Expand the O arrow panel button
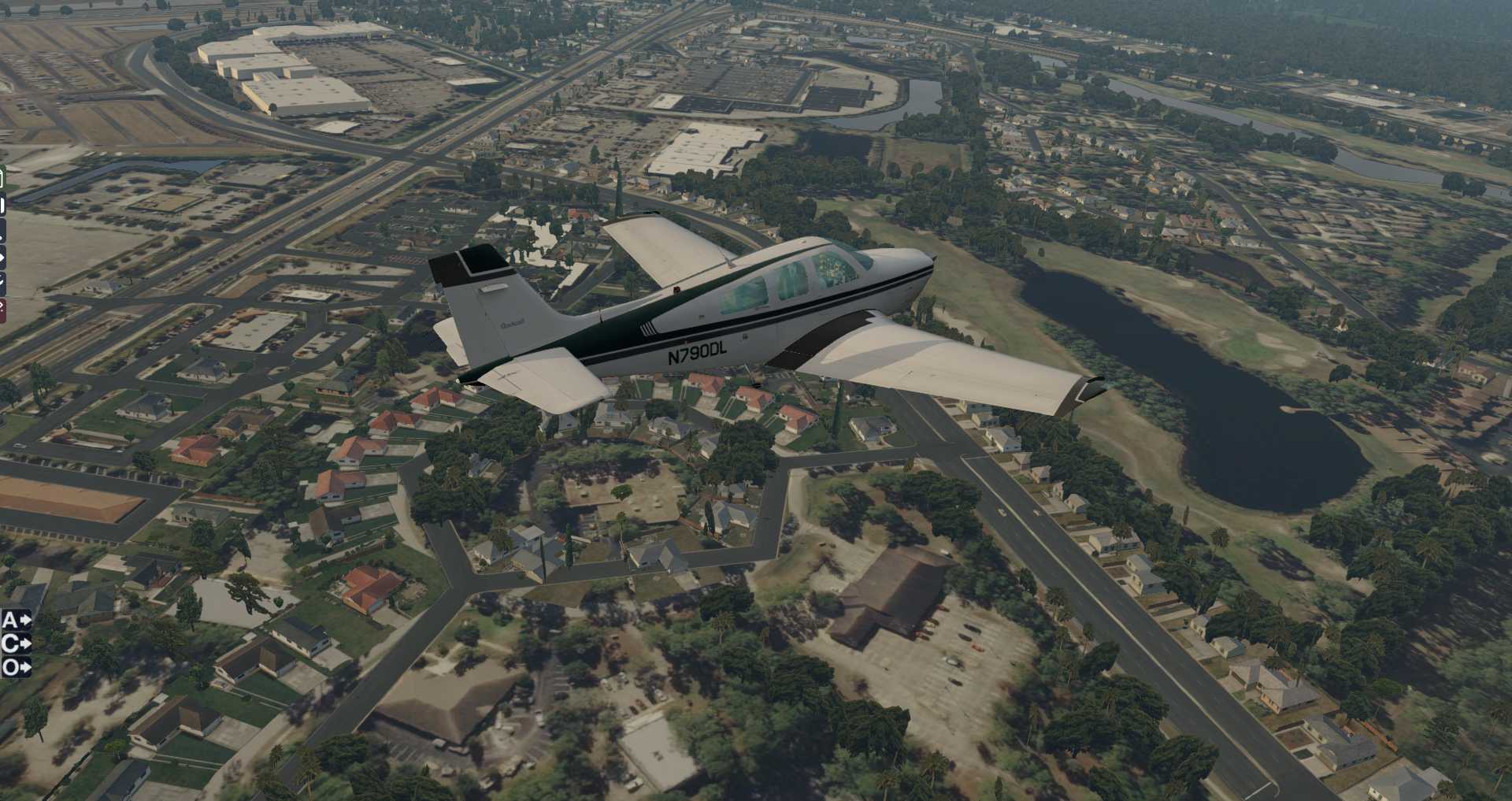 [16, 668]
